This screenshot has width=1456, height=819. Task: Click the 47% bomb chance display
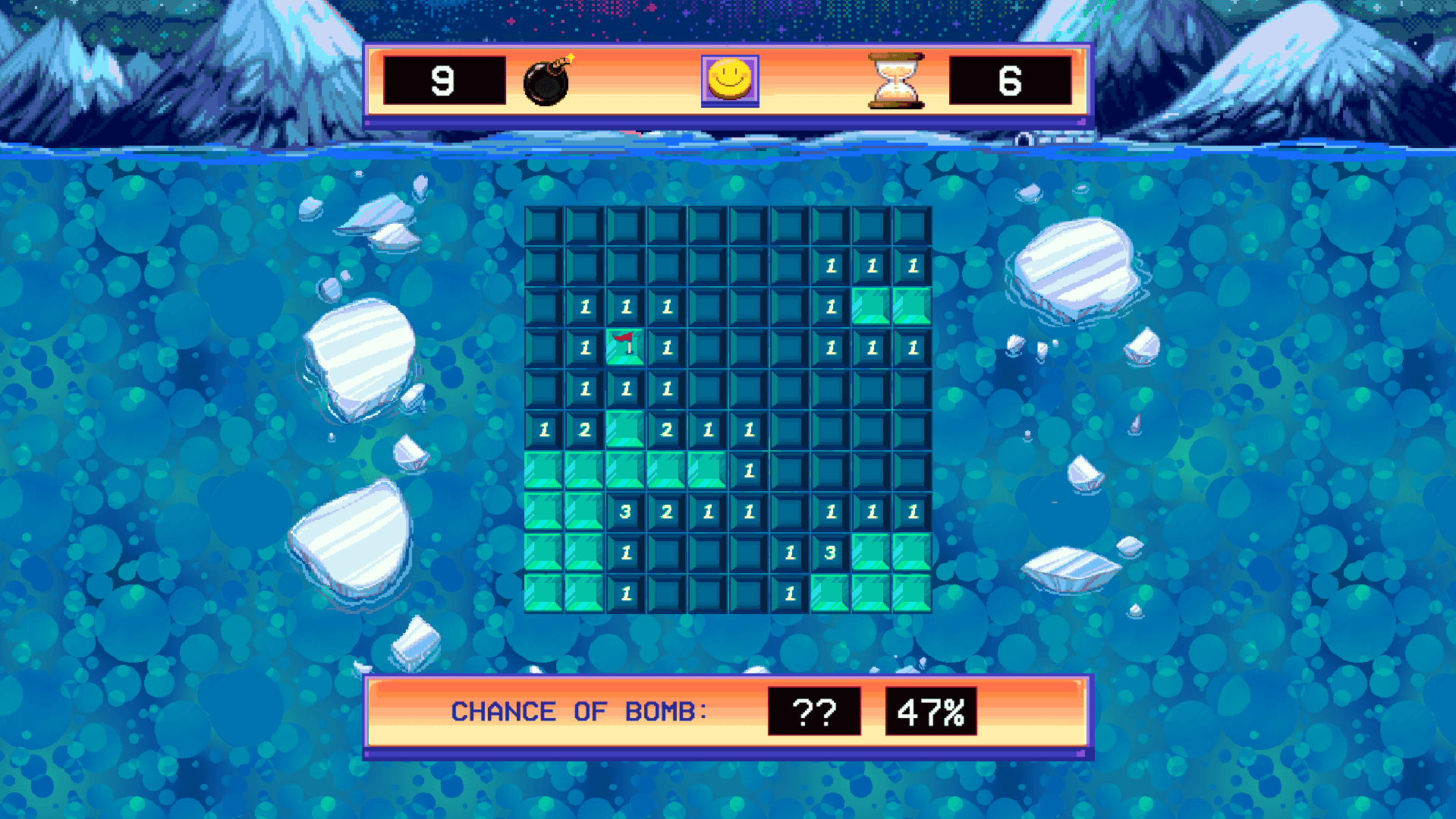pos(932,711)
